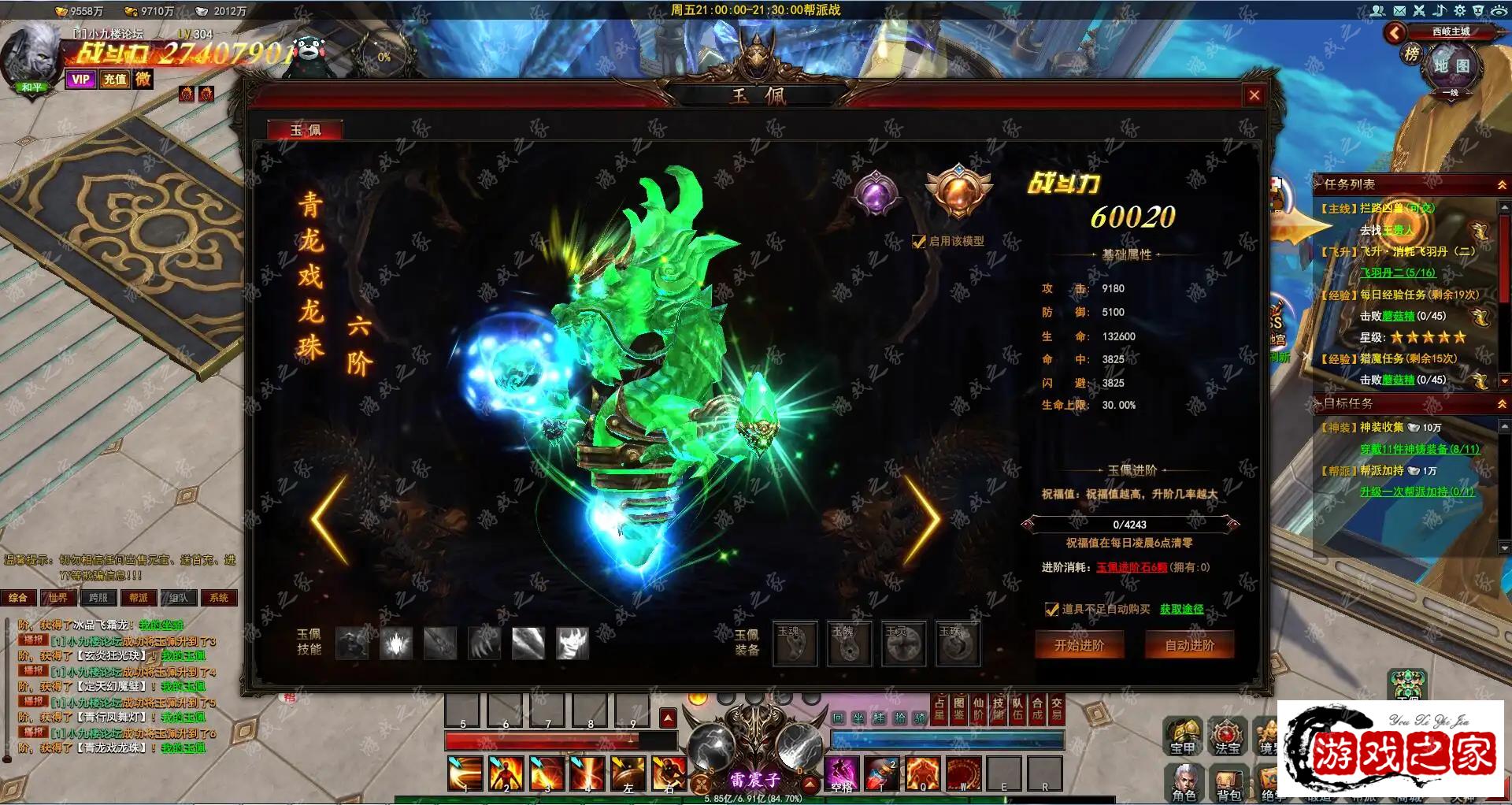Open the 背包 bag icon
1512x805 pixels.
pos(1228,782)
